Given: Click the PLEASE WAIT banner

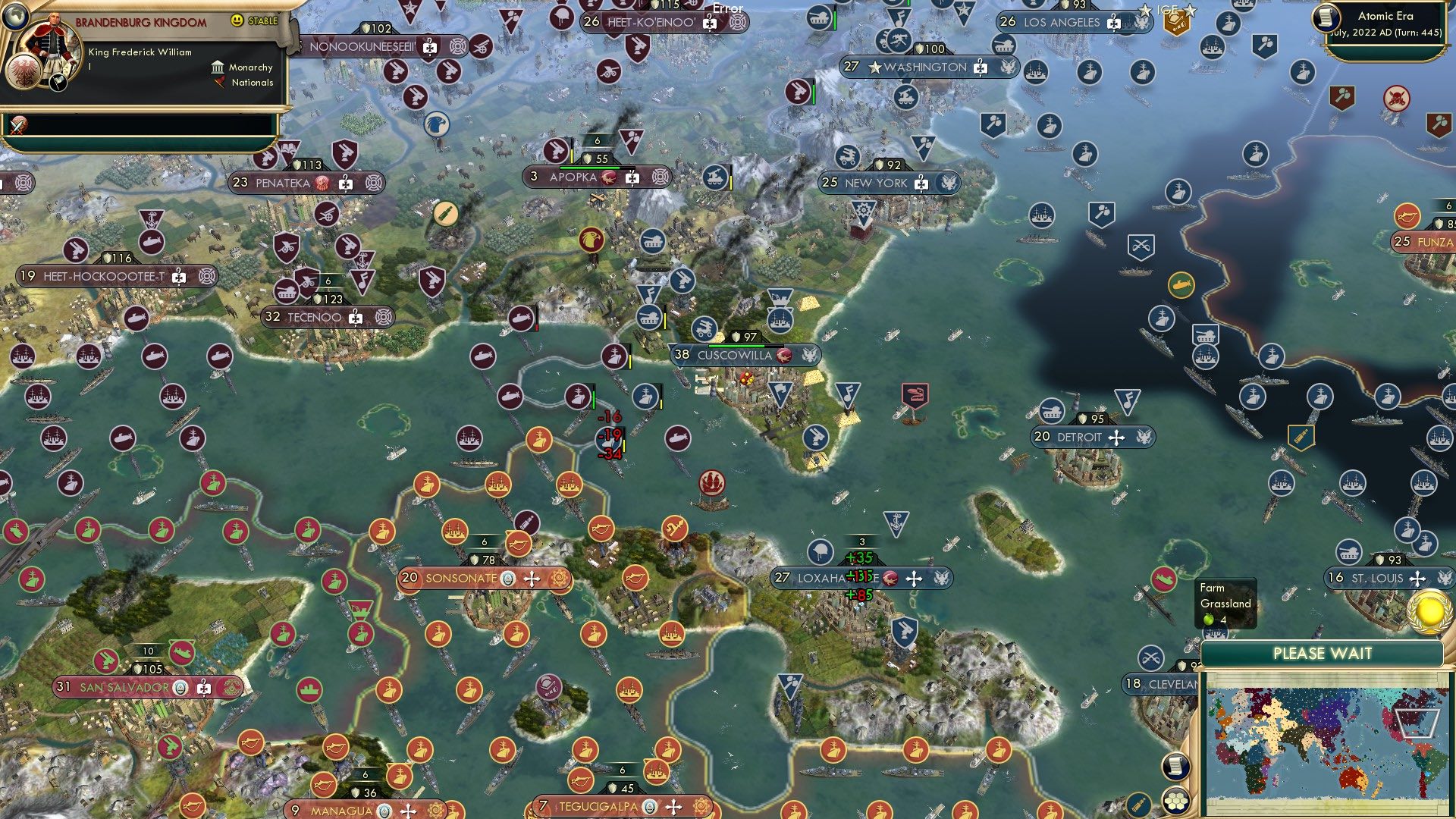Looking at the screenshot, I should [x=1321, y=653].
